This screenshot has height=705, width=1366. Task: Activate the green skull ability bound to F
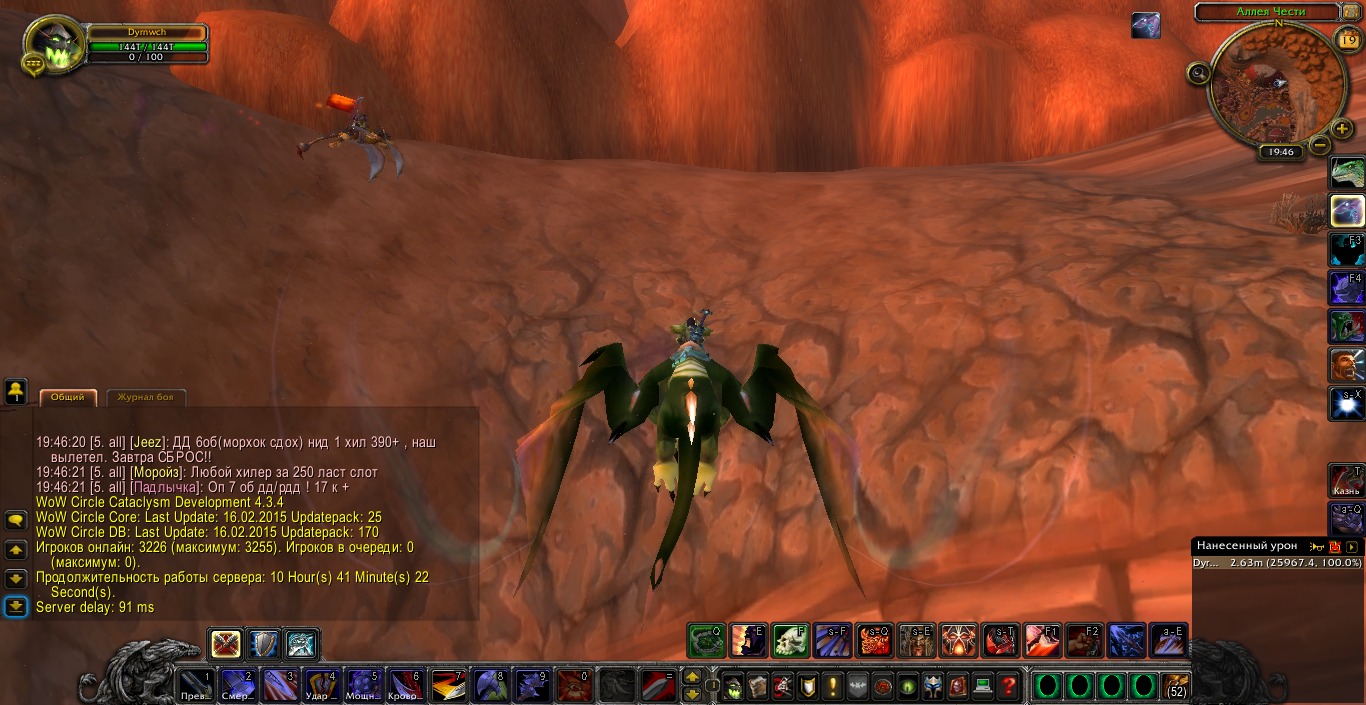click(790, 640)
